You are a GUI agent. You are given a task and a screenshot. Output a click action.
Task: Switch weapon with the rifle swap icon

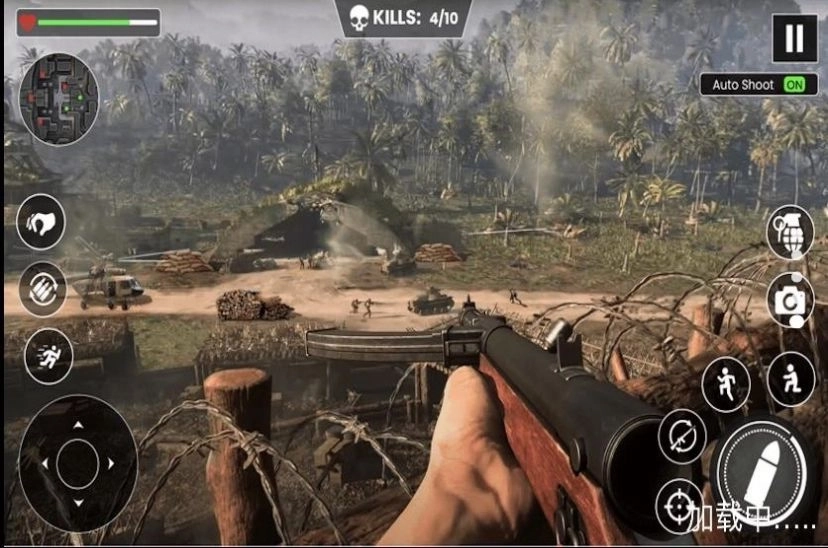[681, 437]
